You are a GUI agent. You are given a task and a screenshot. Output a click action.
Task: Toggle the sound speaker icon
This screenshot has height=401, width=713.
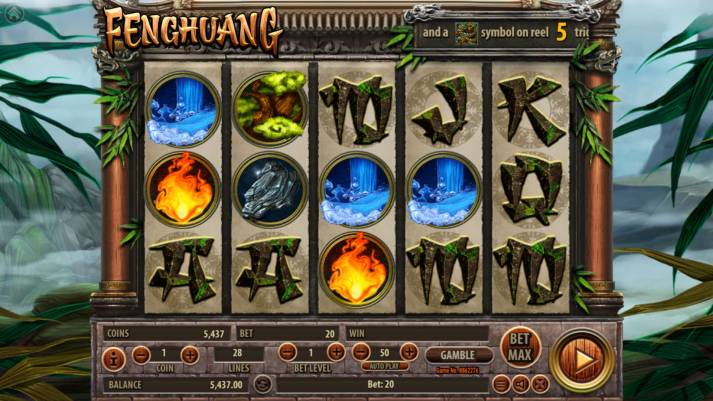click(x=521, y=384)
